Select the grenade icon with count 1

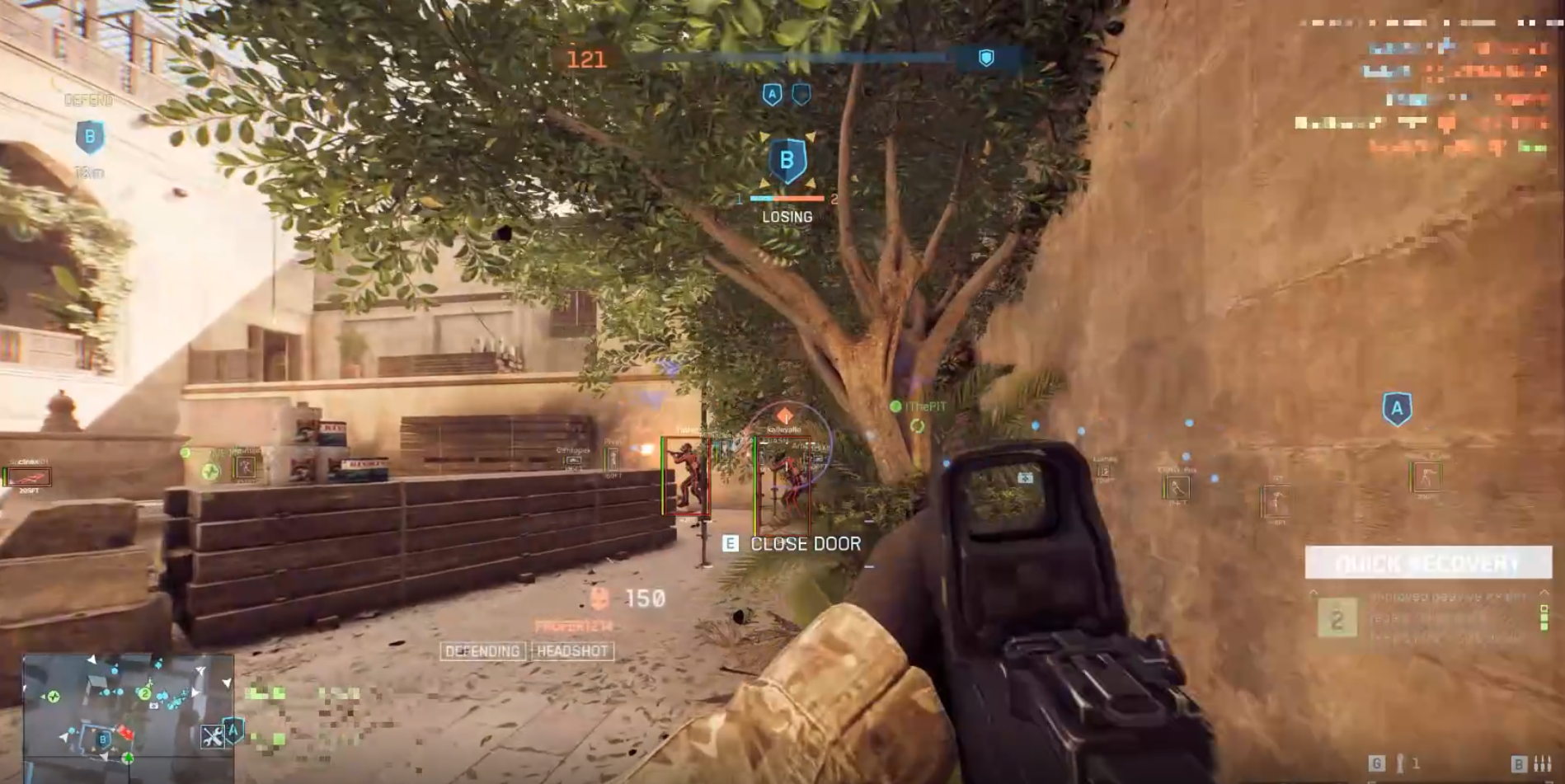[1398, 763]
